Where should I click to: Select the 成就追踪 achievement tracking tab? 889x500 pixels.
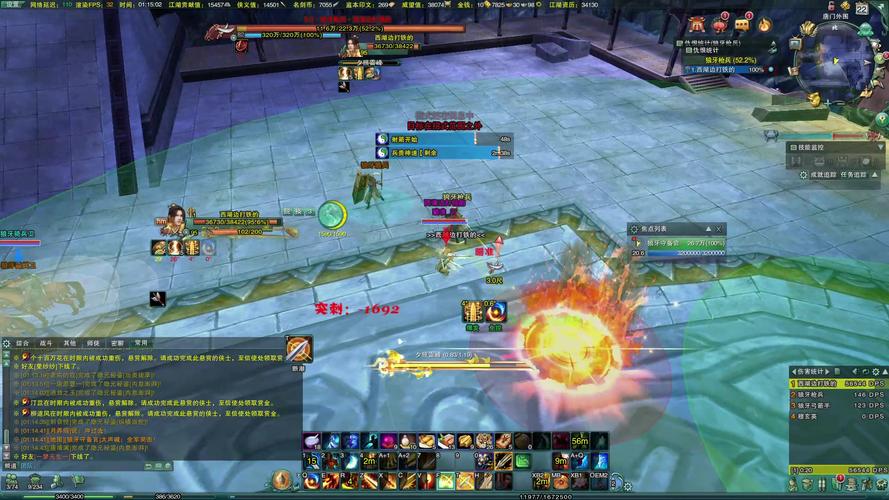click(x=823, y=174)
